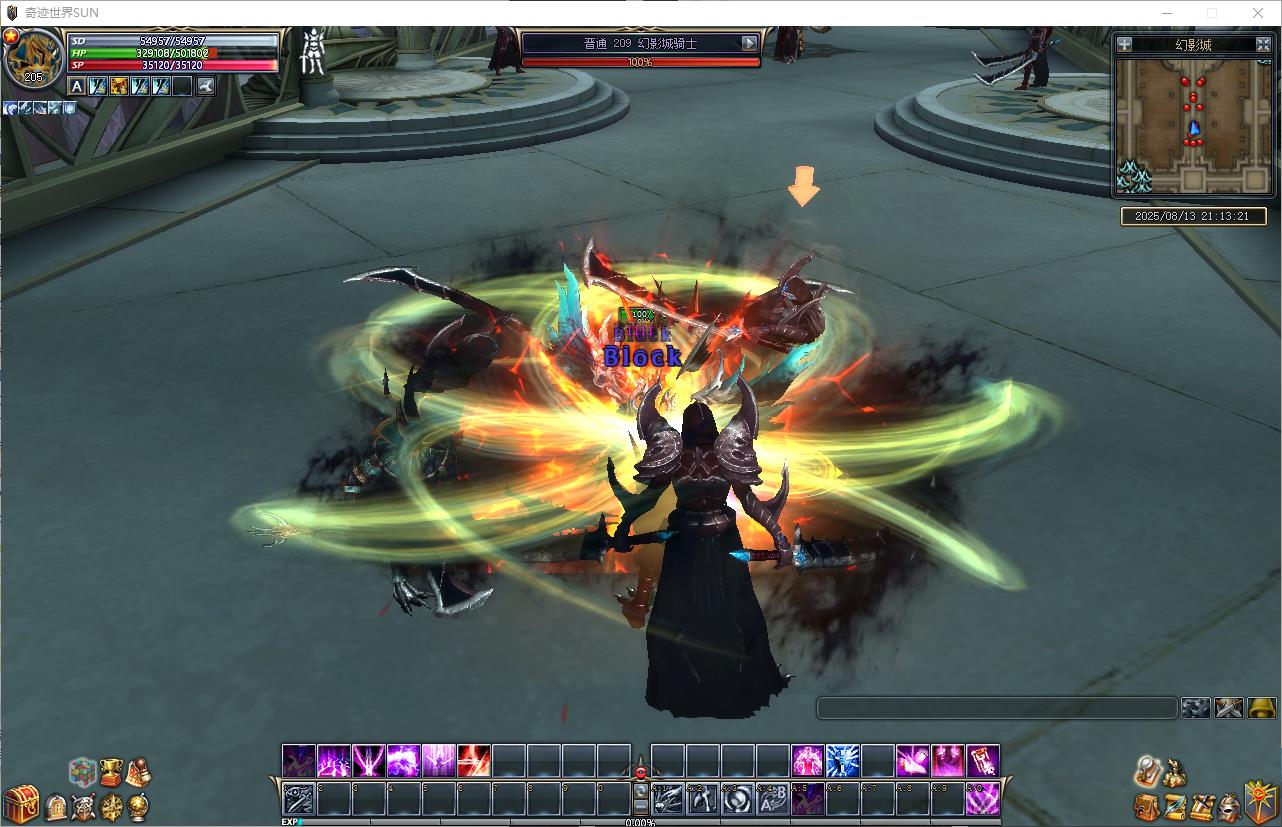Toggle the 'A' auto-mode button under the status bars
Image resolution: width=1282 pixels, height=827 pixels.
[77, 86]
